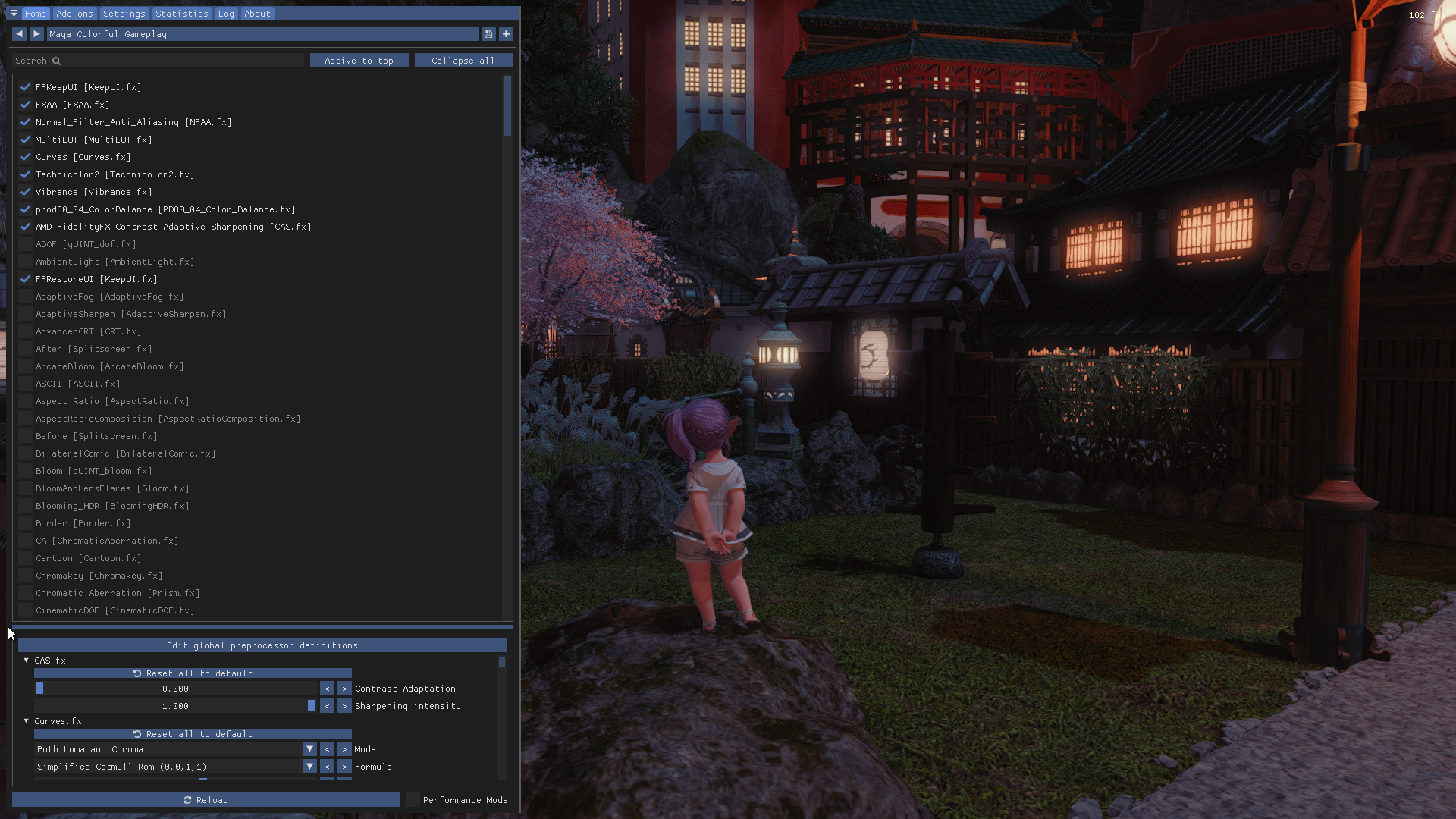Turn on the Bloom qUINT_bloom effect
This screenshot has width=1456, height=819.
pos(25,471)
